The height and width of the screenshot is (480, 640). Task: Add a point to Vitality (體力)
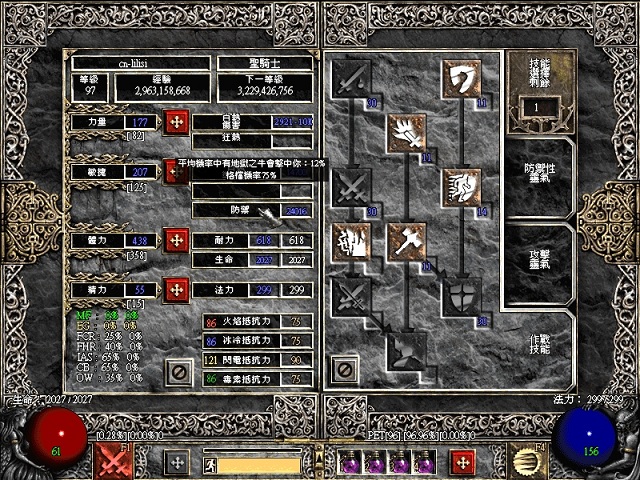point(177,241)
